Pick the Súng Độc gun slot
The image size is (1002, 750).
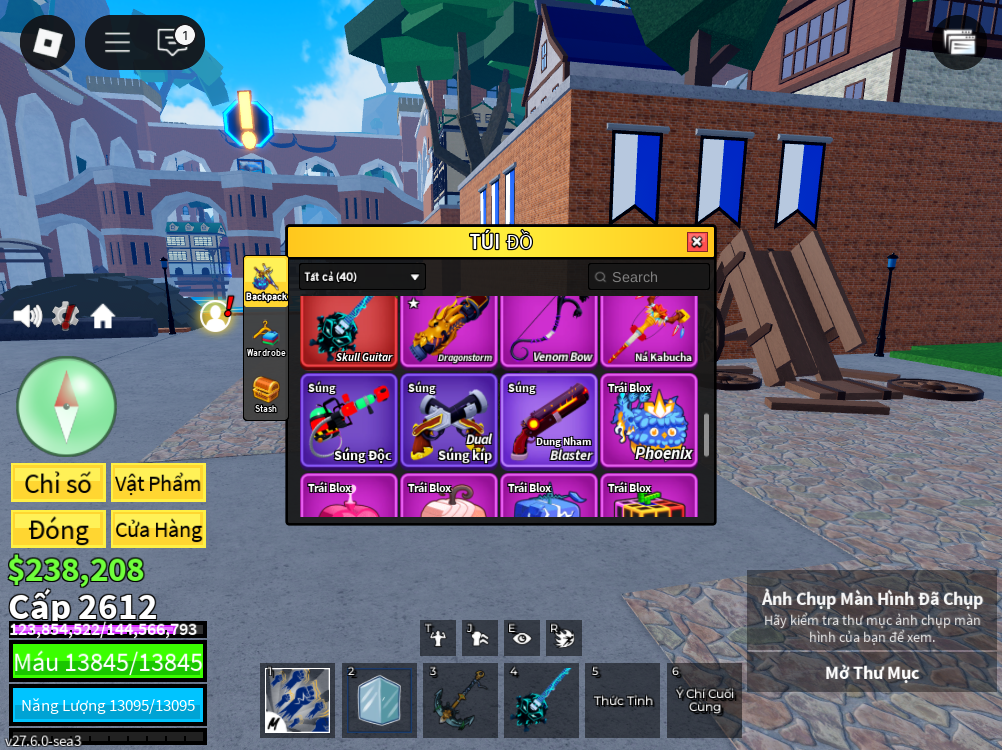349,421
